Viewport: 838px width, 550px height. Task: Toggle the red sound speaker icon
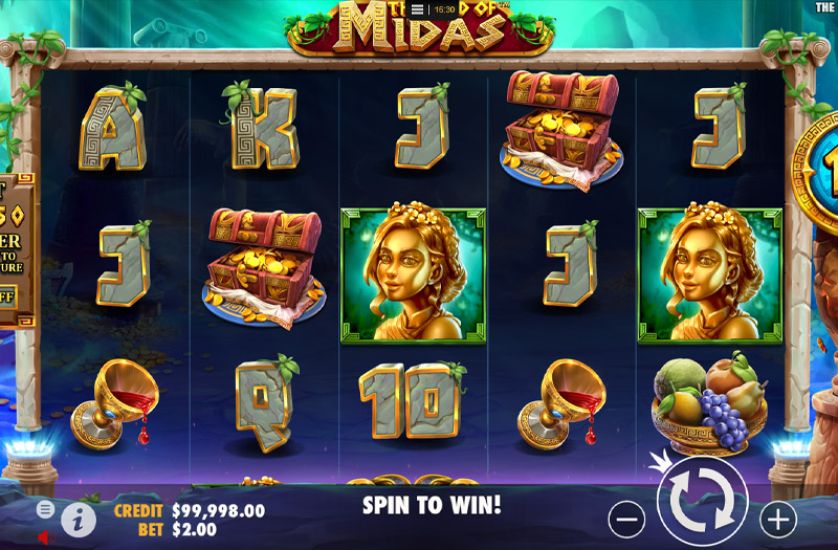[46, 538]
